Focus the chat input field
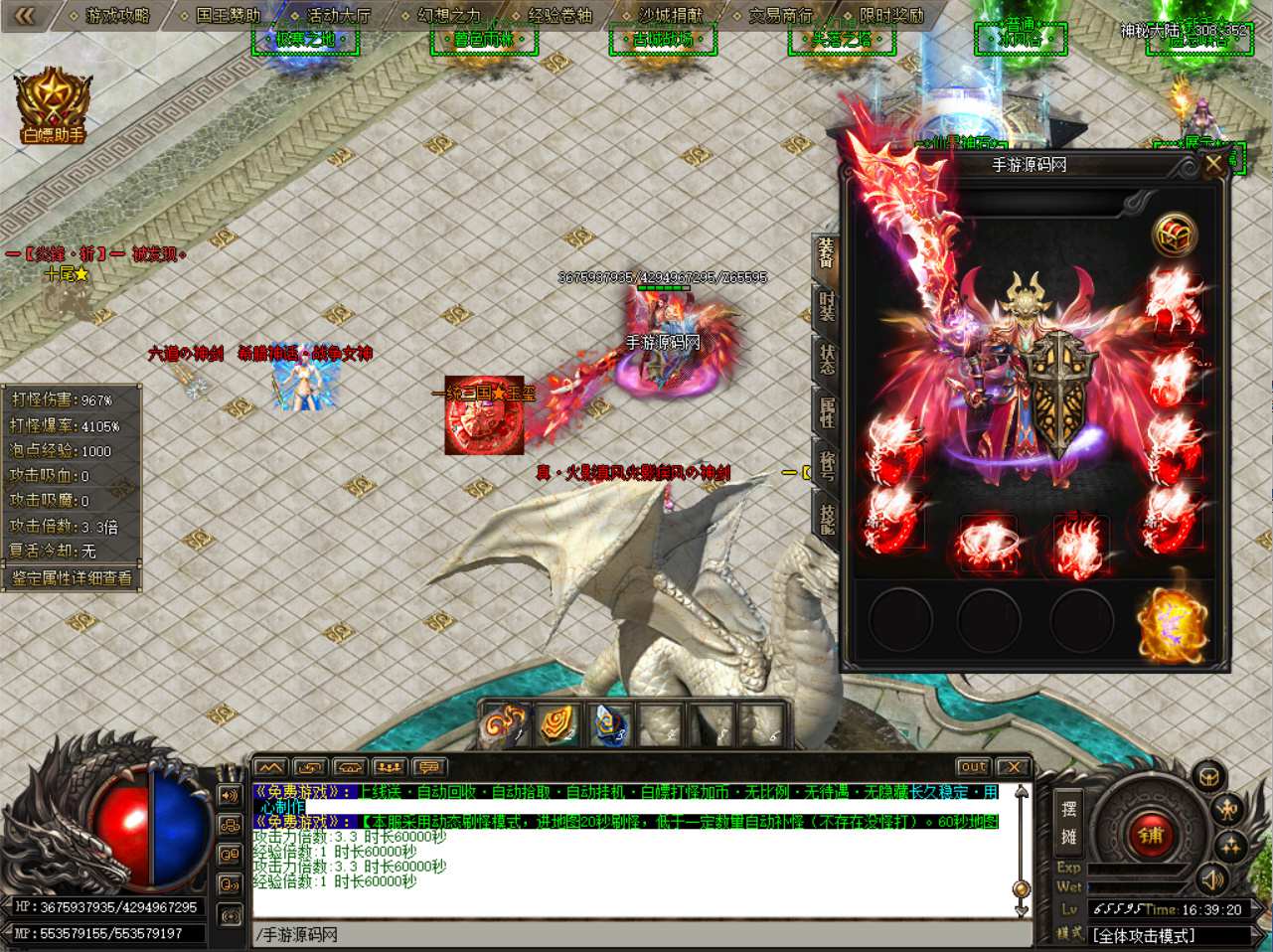This screenshot has width=1273, height=952. (636, 935)
